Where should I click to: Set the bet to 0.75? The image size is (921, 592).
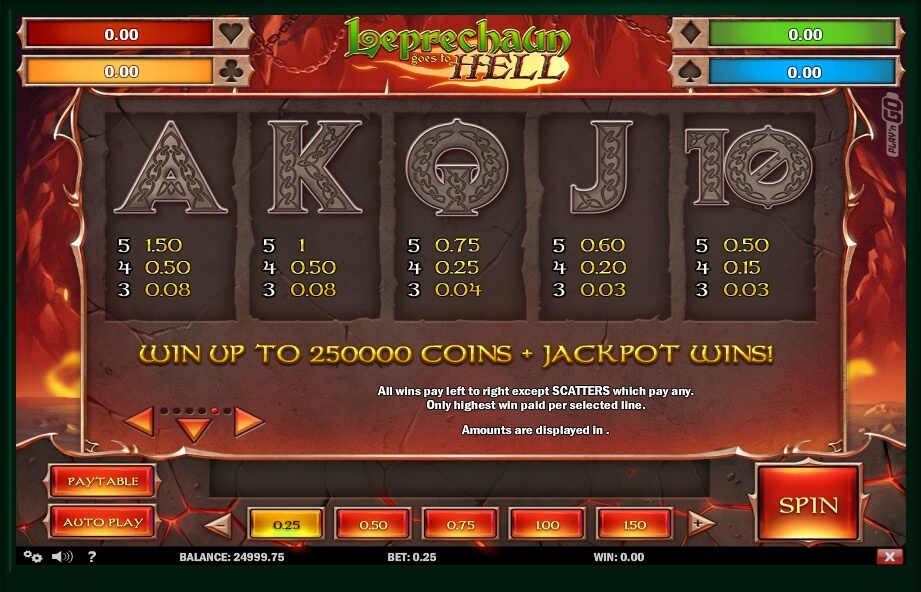pos(460,524)
